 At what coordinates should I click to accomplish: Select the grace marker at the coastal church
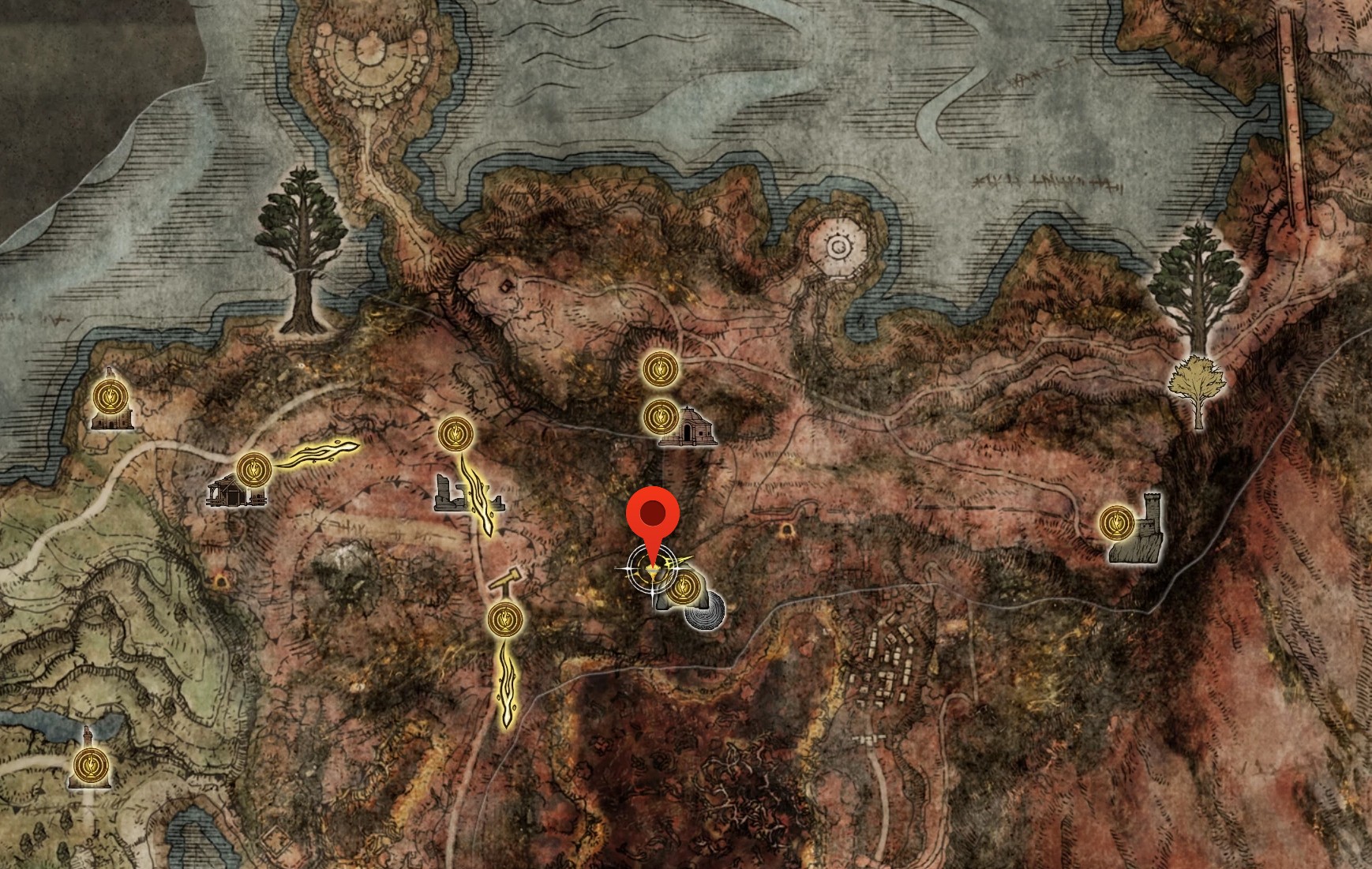click(x=109, y=395)
